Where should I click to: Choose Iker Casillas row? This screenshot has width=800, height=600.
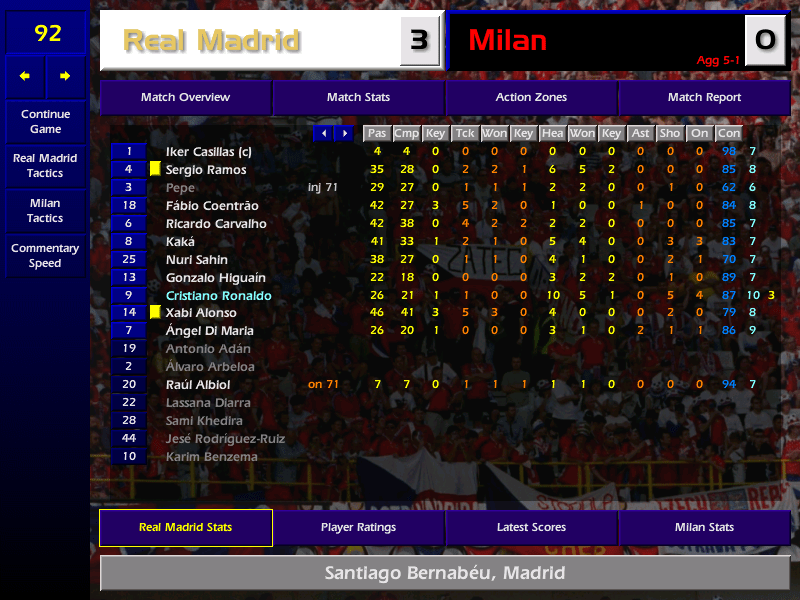pos(208,152)
